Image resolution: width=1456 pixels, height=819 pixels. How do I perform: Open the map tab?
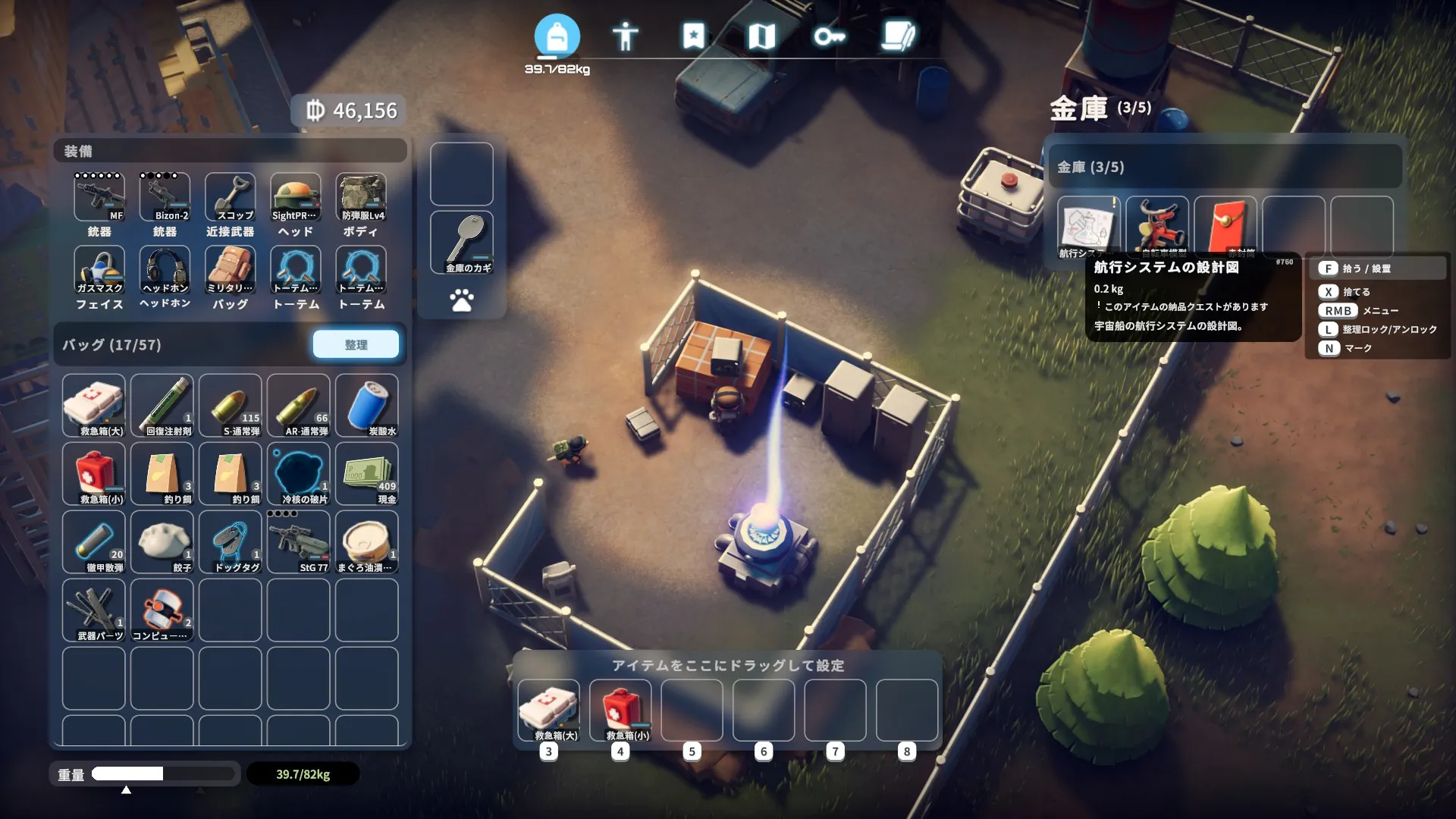[761, 36]
